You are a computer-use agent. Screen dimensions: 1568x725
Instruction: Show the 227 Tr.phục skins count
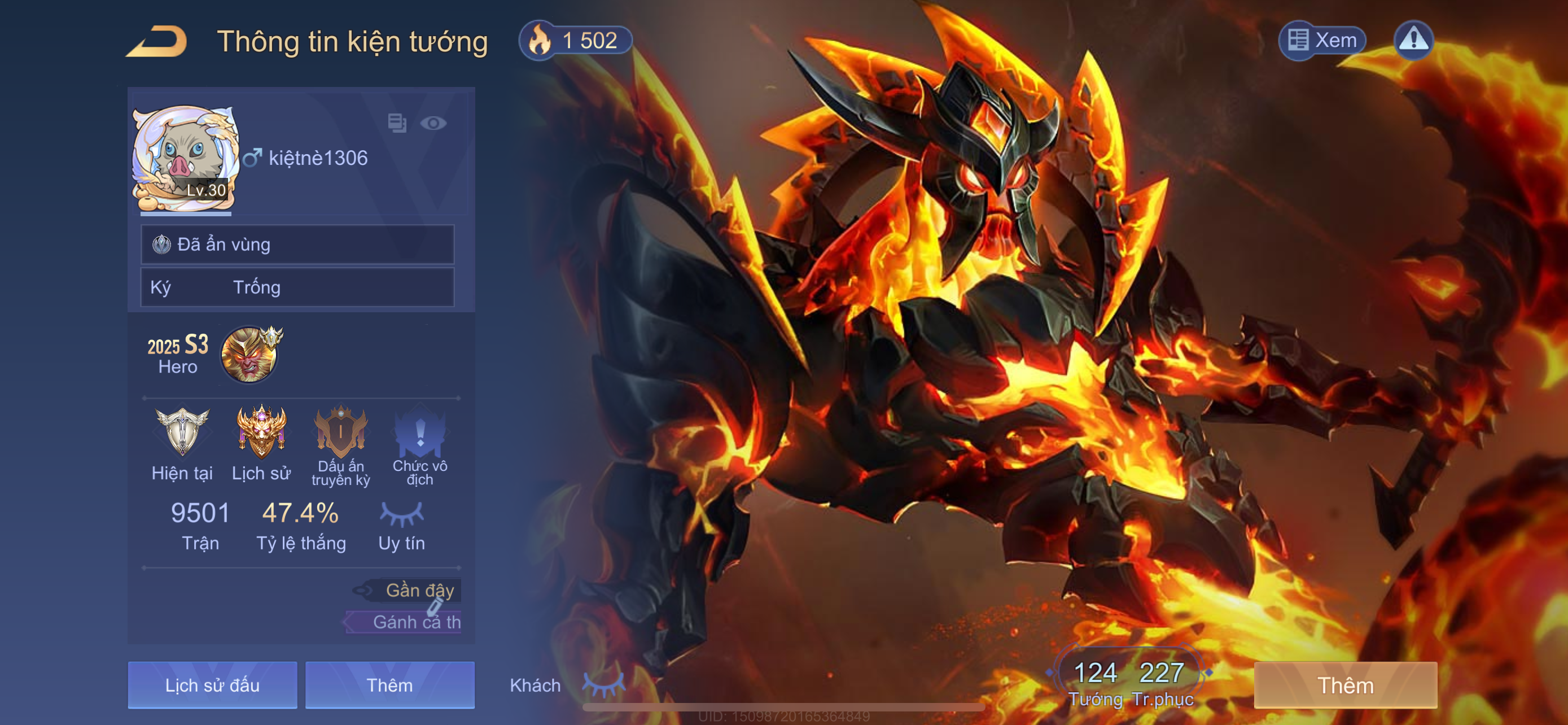tap(1162, 682)
